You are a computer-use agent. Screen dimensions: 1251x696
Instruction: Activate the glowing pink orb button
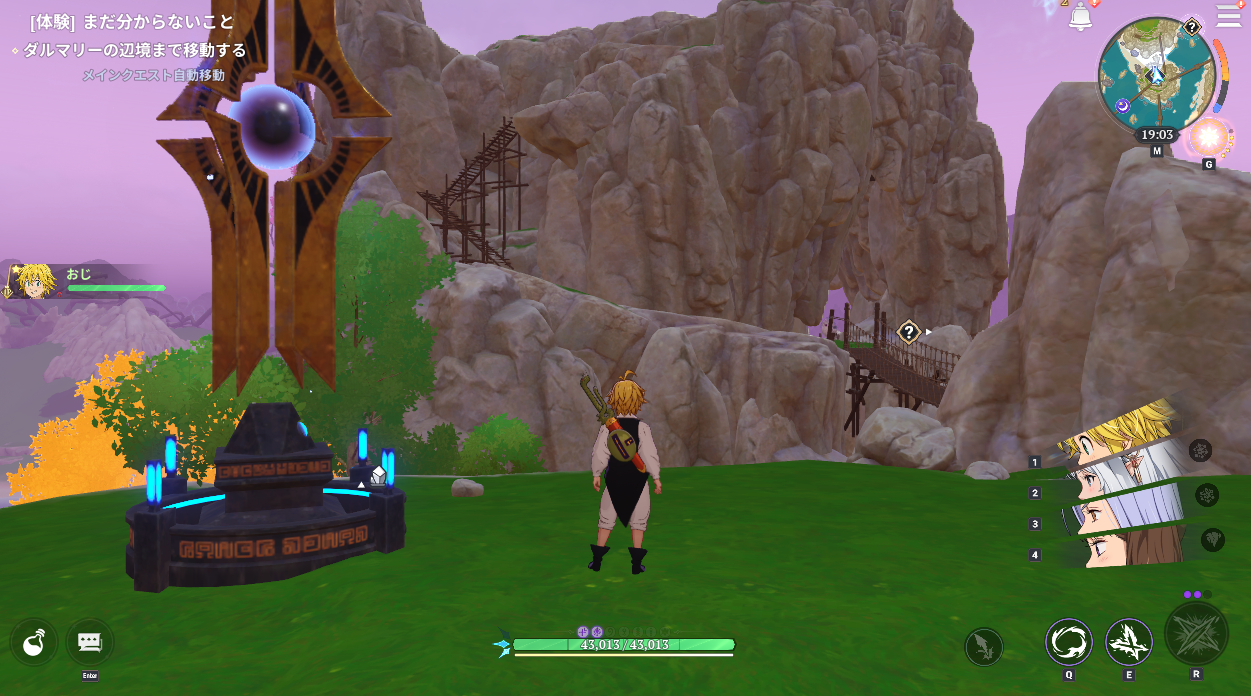[x=1208, y=137]
